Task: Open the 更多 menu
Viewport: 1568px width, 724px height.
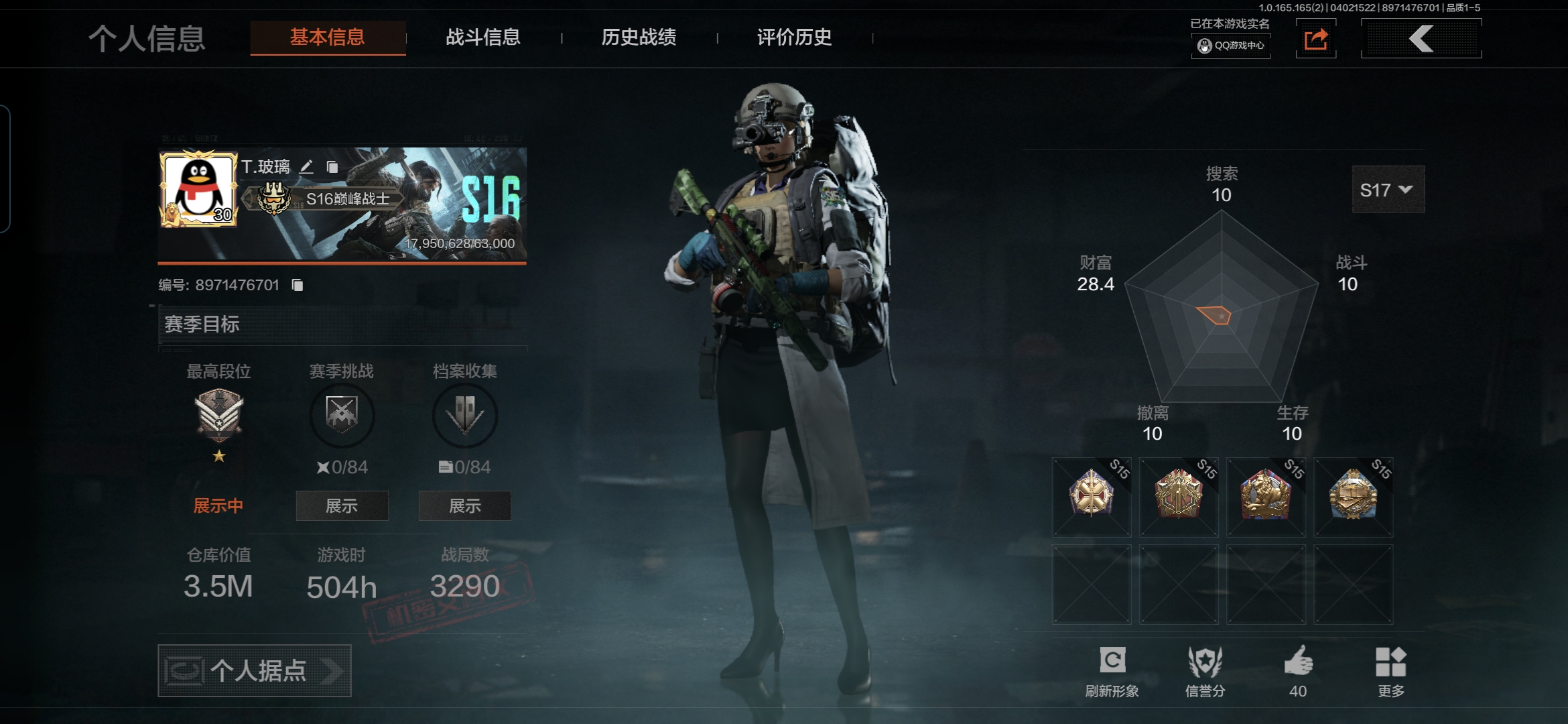Action: coord(1390,662)
